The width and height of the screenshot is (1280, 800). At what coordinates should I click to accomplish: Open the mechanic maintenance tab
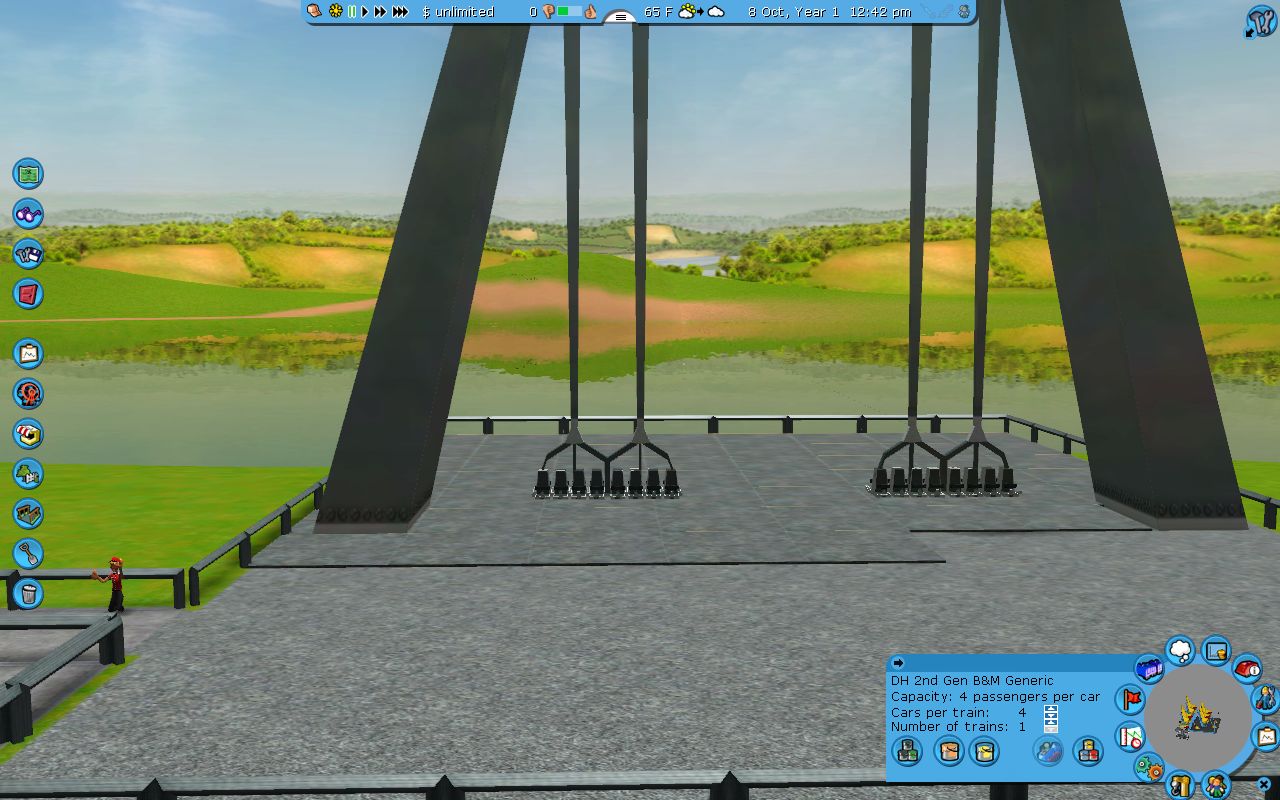[1265, 698]
